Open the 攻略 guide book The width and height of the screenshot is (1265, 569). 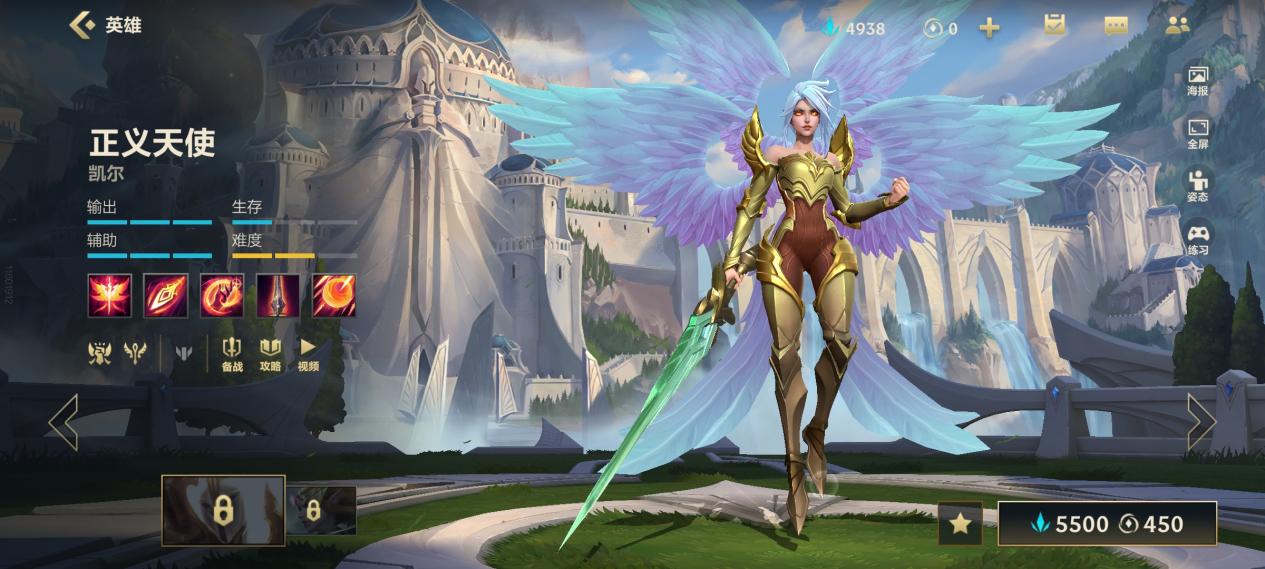270,354
